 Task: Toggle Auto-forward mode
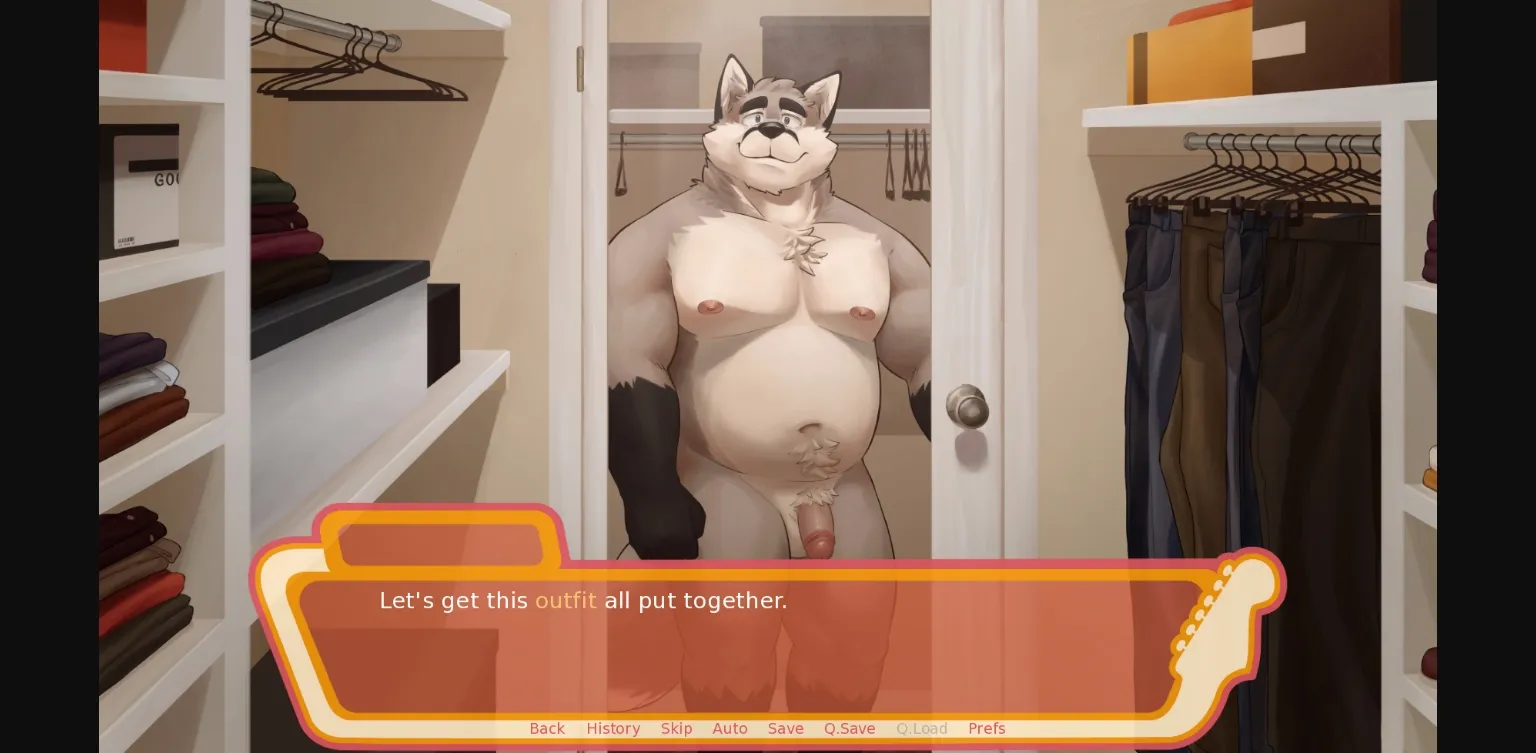click(x=730, y=729)
